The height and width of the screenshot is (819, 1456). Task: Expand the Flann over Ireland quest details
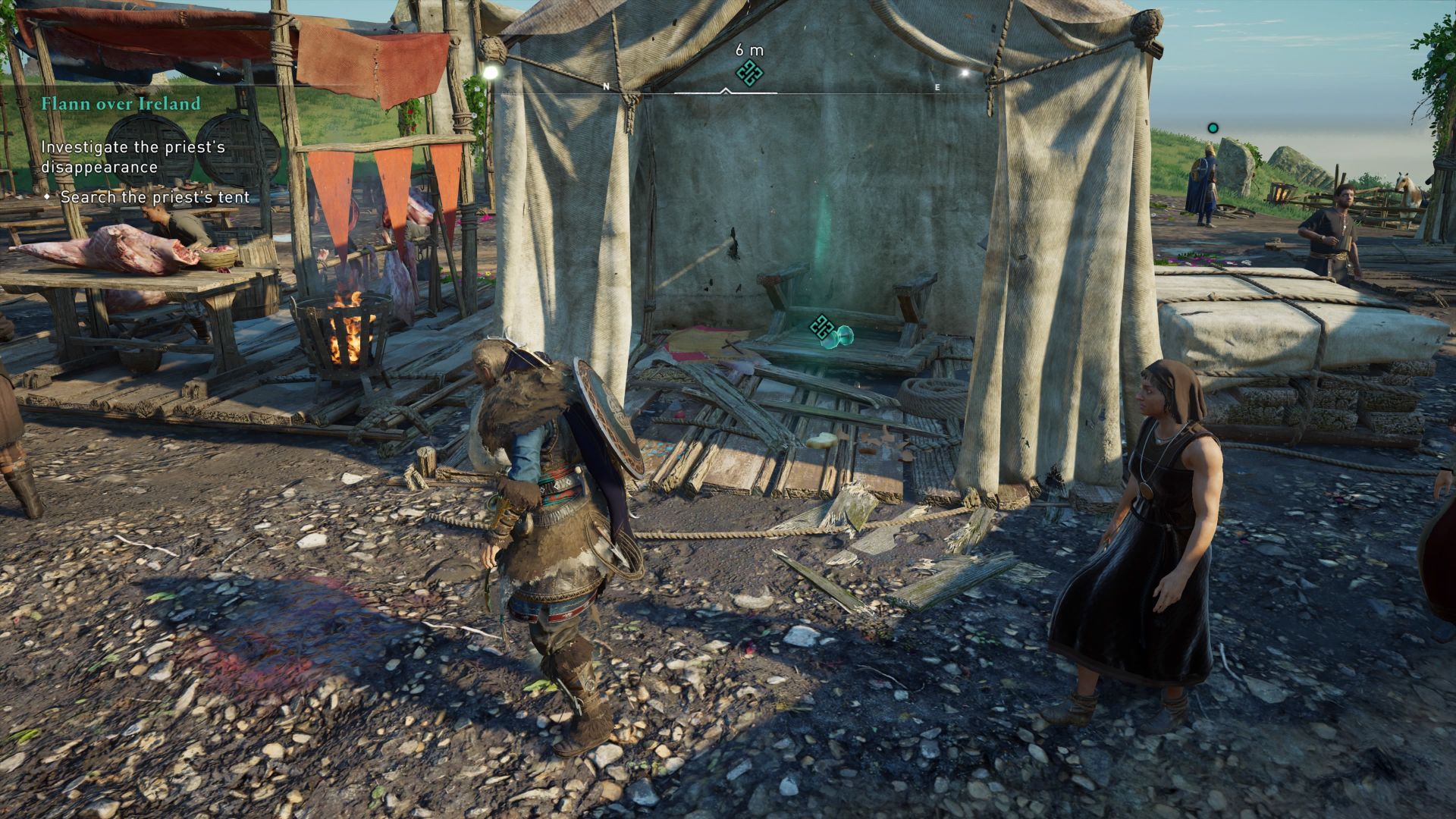(x=121, y=104)
